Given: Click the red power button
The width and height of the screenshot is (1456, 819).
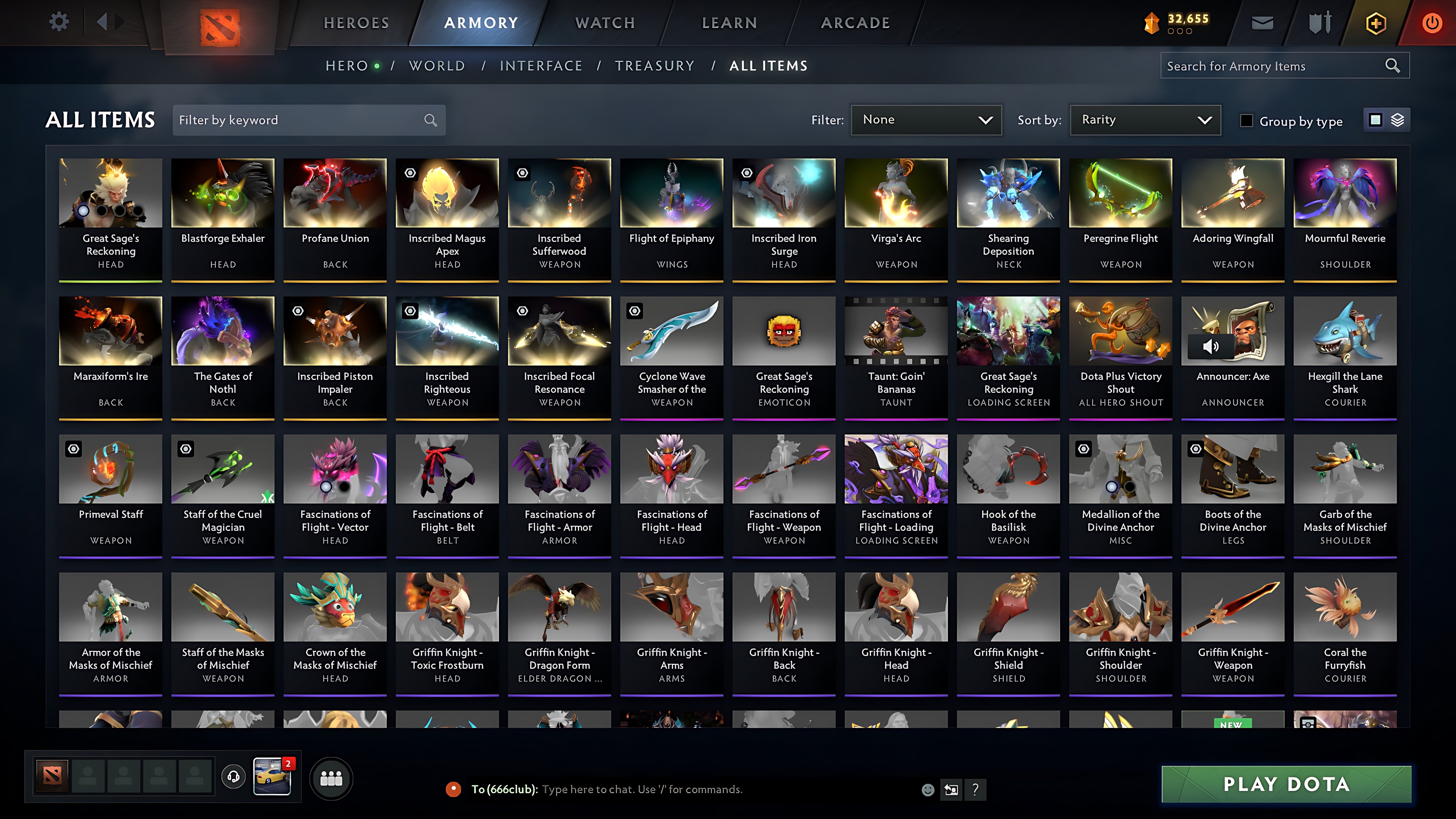Looking at the screenshot, I should pyautogui.click(x=1431, y=22).
